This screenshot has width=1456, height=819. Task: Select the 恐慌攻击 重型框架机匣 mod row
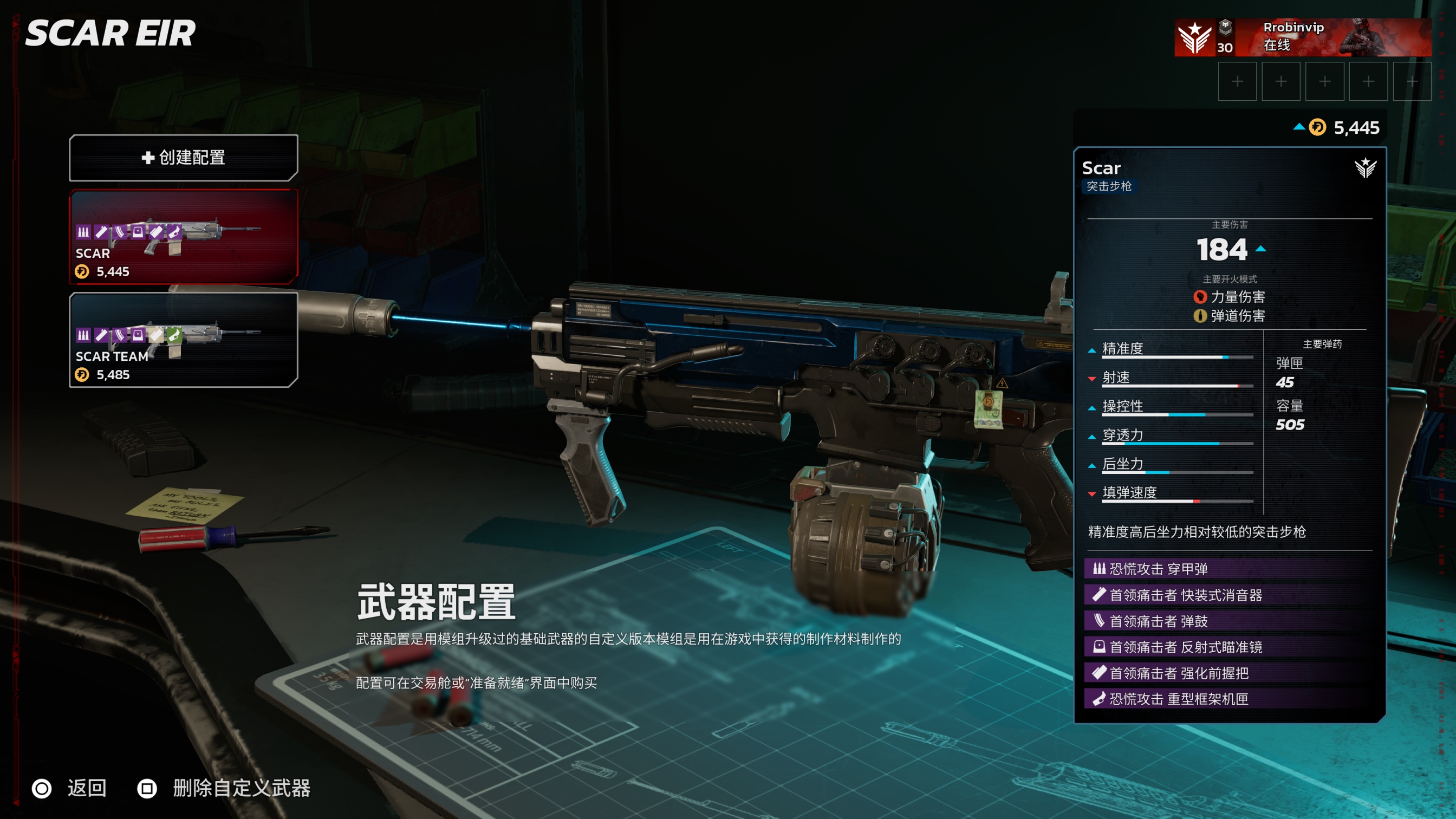(x=1230, y=699)
